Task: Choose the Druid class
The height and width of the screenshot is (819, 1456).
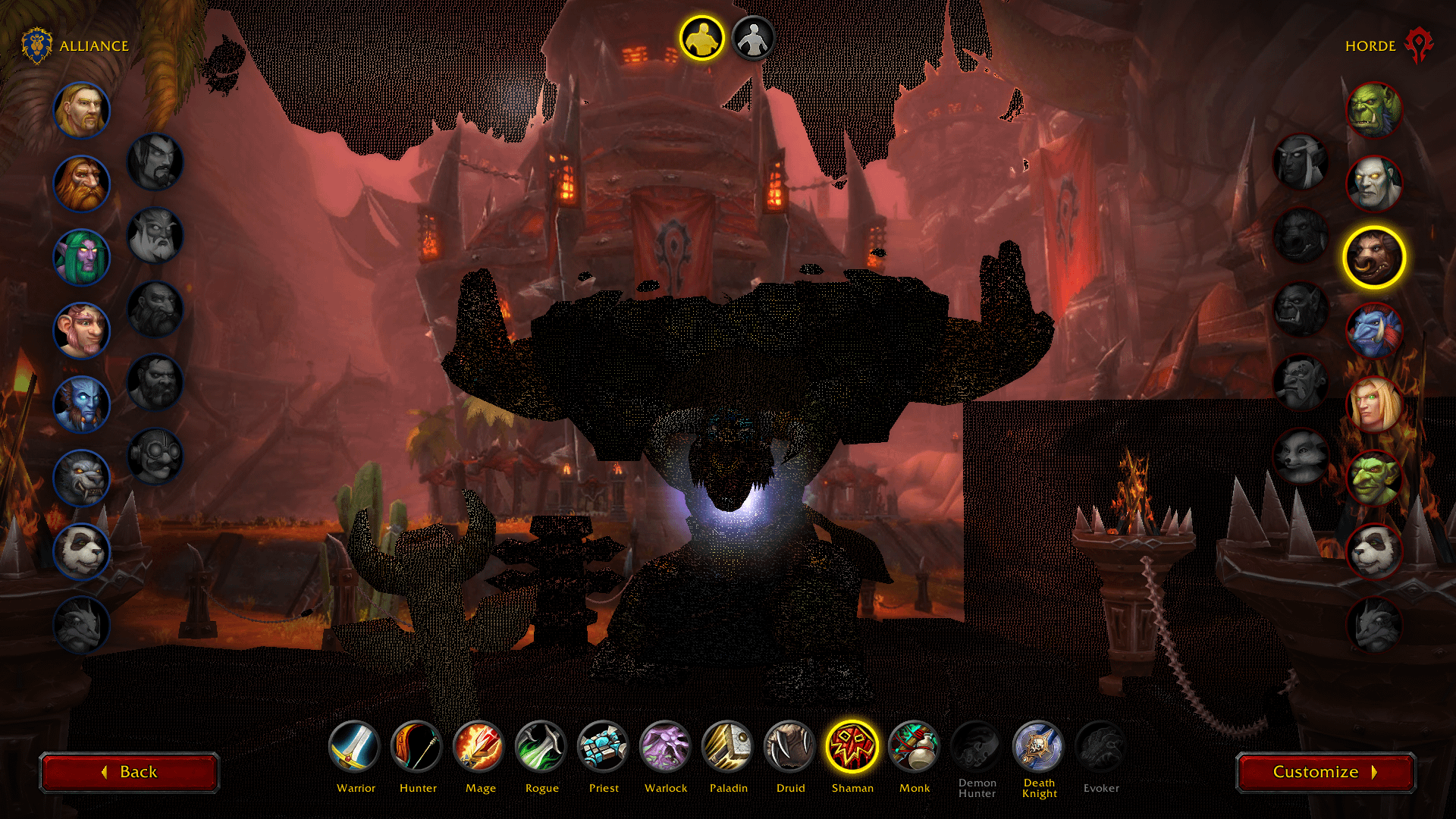Action: [x=790, y=746]
